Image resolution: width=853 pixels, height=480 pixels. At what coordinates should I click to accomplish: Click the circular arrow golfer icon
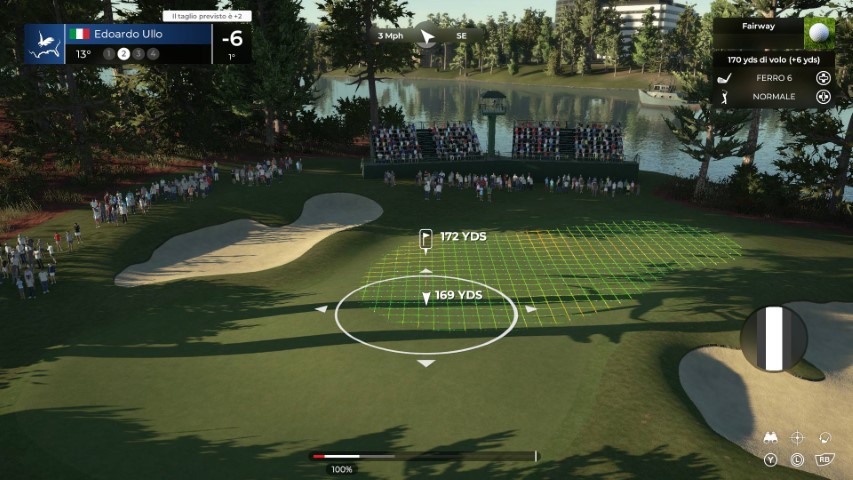coord(825,438)
